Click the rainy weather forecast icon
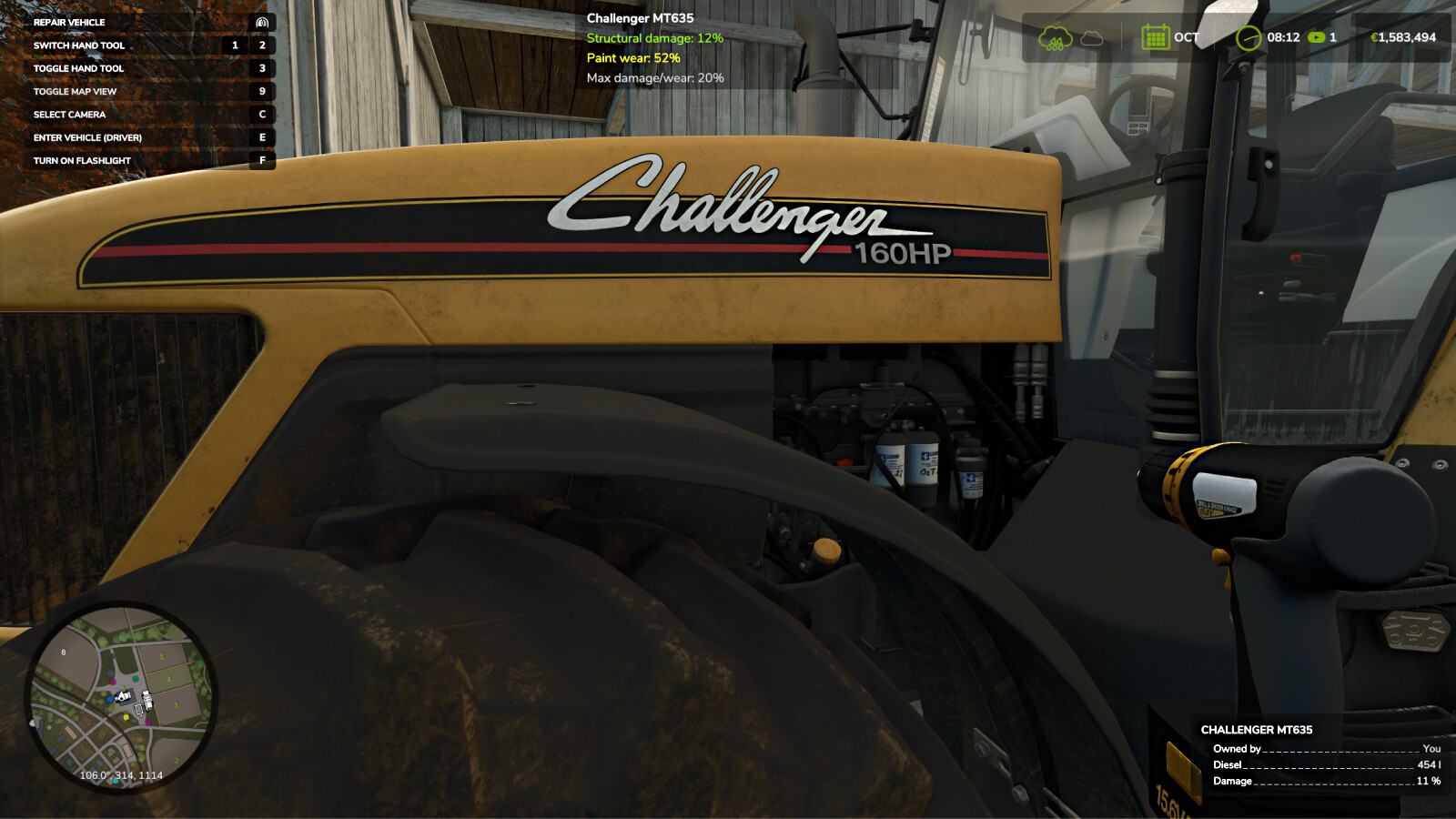Screen dimensions: 1456x819 click(1056, 38)
